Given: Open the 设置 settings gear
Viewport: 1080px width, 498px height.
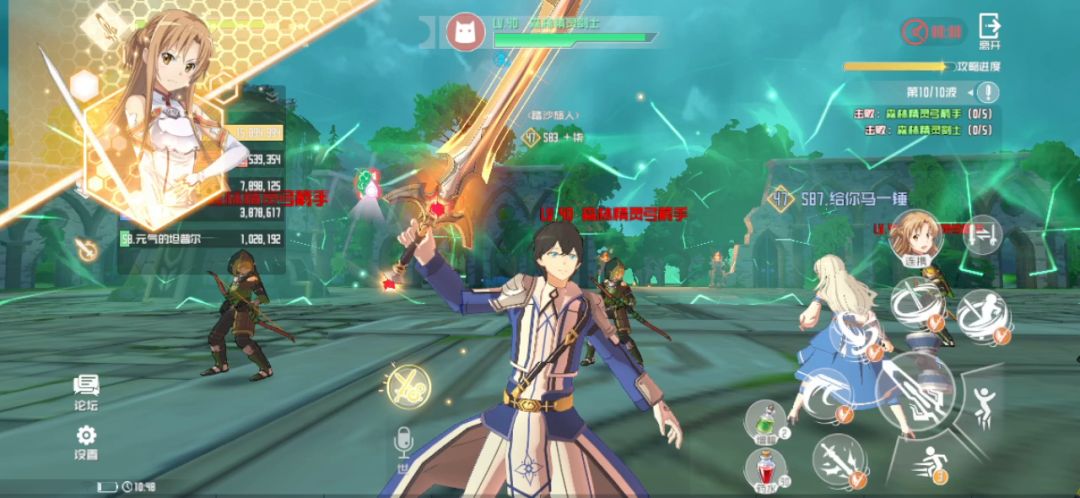Looking at the screenshot, I should click(x=86, y=441).
